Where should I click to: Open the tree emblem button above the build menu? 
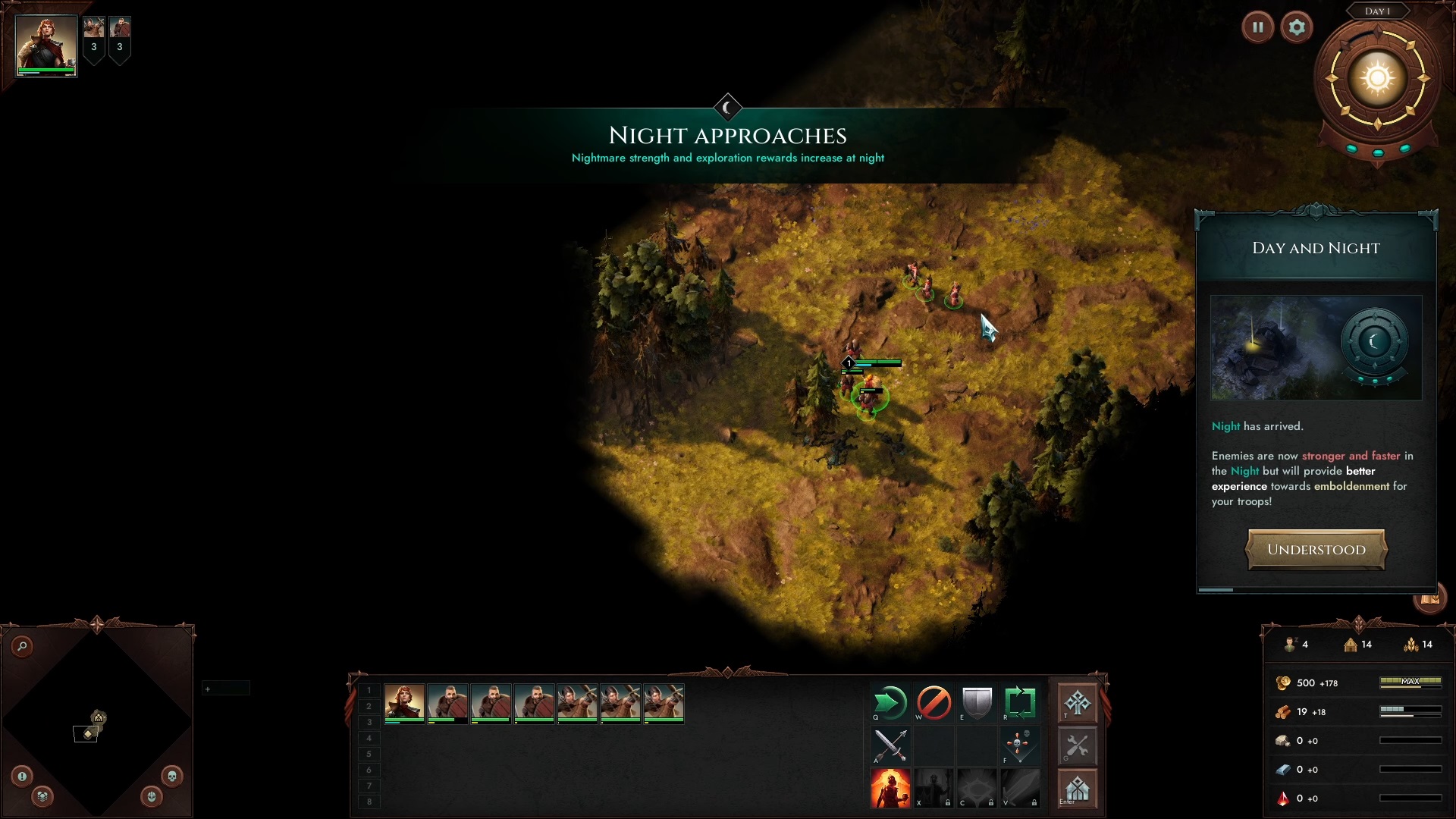[1078, 703]
